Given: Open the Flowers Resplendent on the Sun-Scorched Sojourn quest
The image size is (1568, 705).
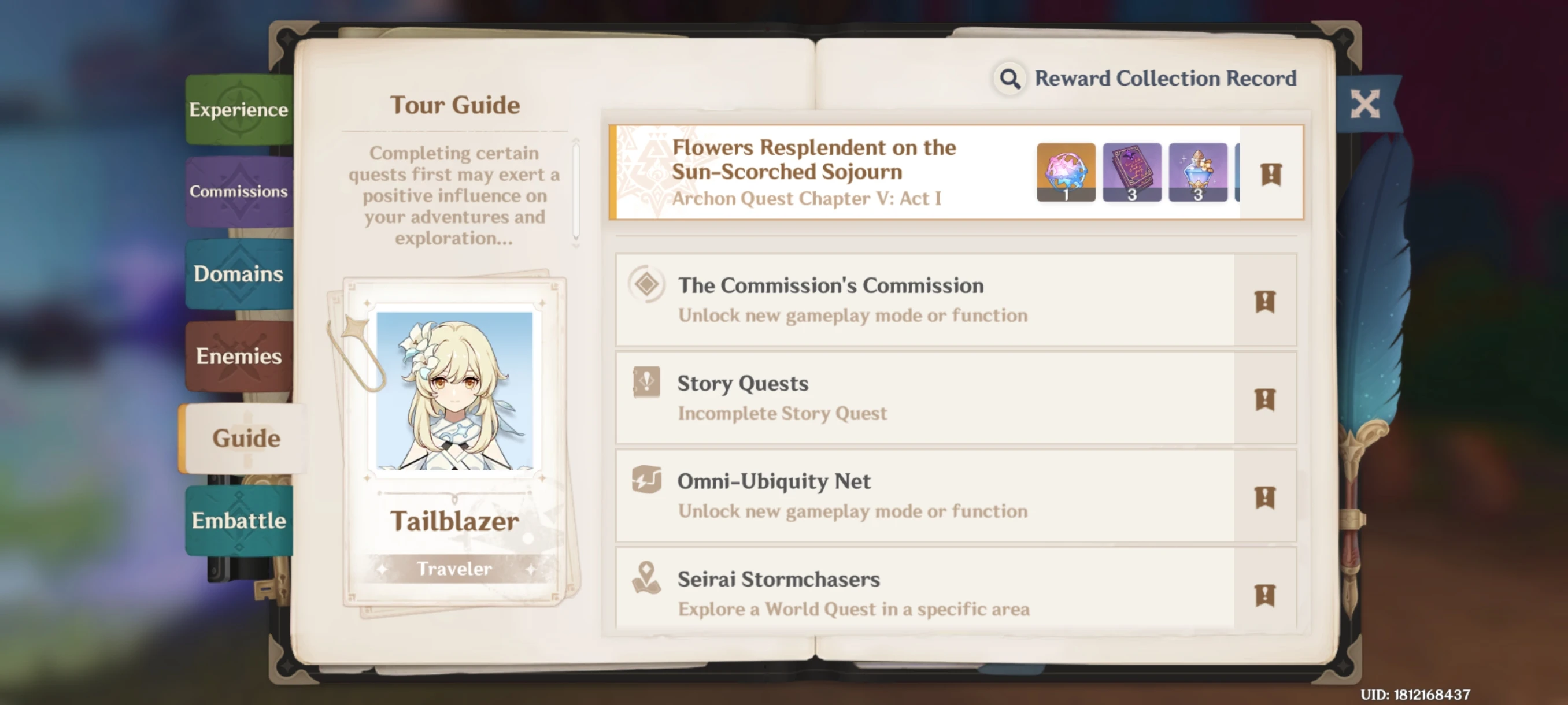Looking at the screenshot, I should tap(816, 159).
